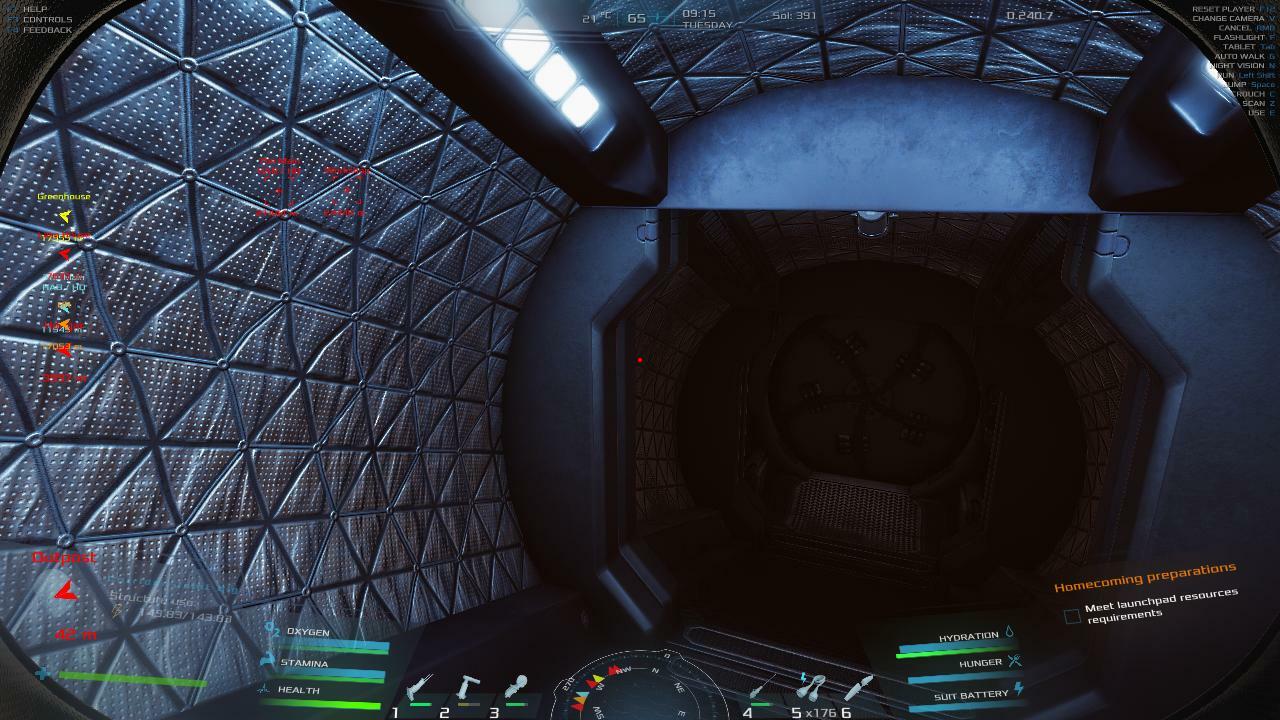Select the welder tool in hotbar slot 1

coord(419,689)
